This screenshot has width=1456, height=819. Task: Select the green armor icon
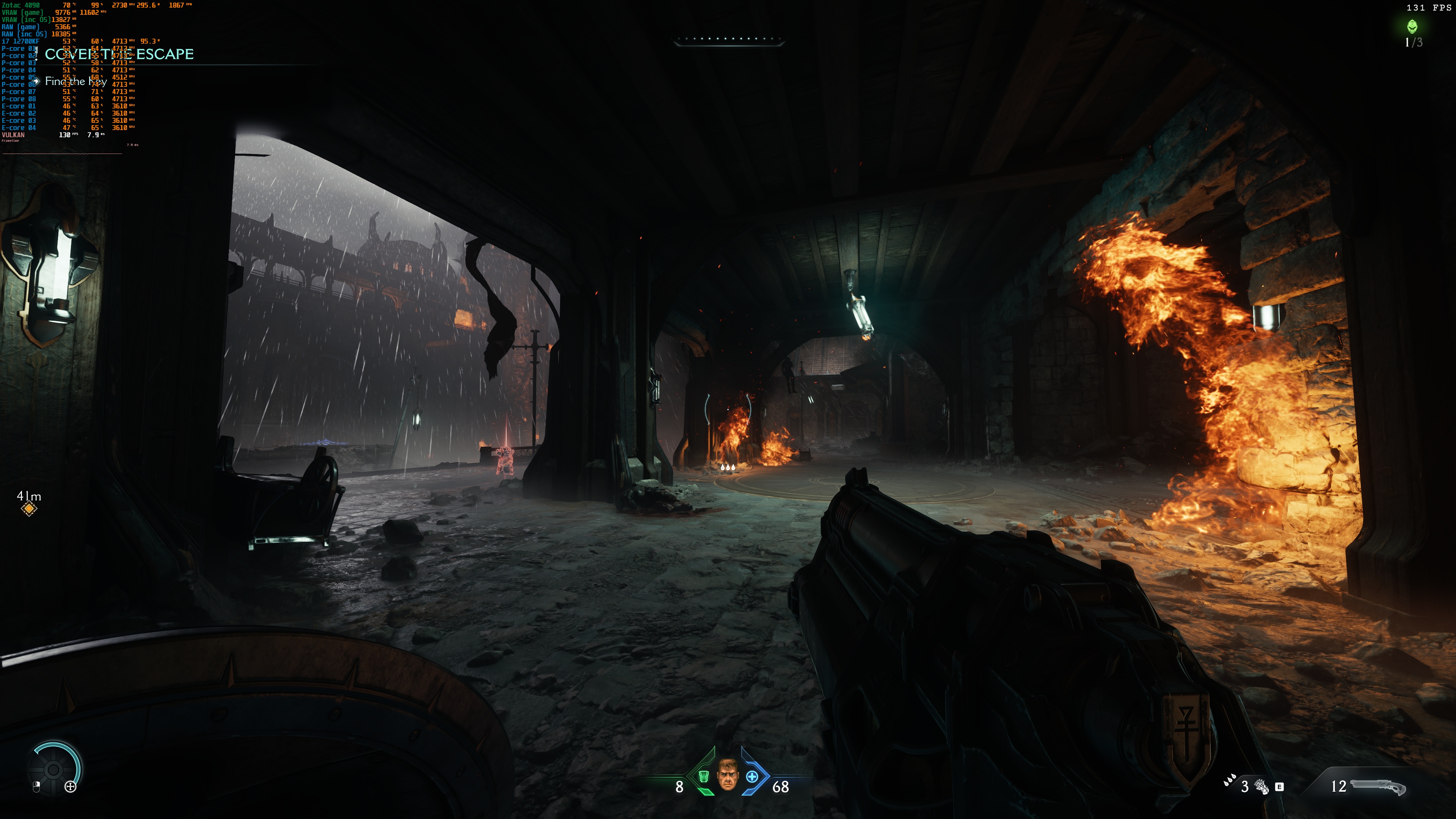(x=704, y=777)
